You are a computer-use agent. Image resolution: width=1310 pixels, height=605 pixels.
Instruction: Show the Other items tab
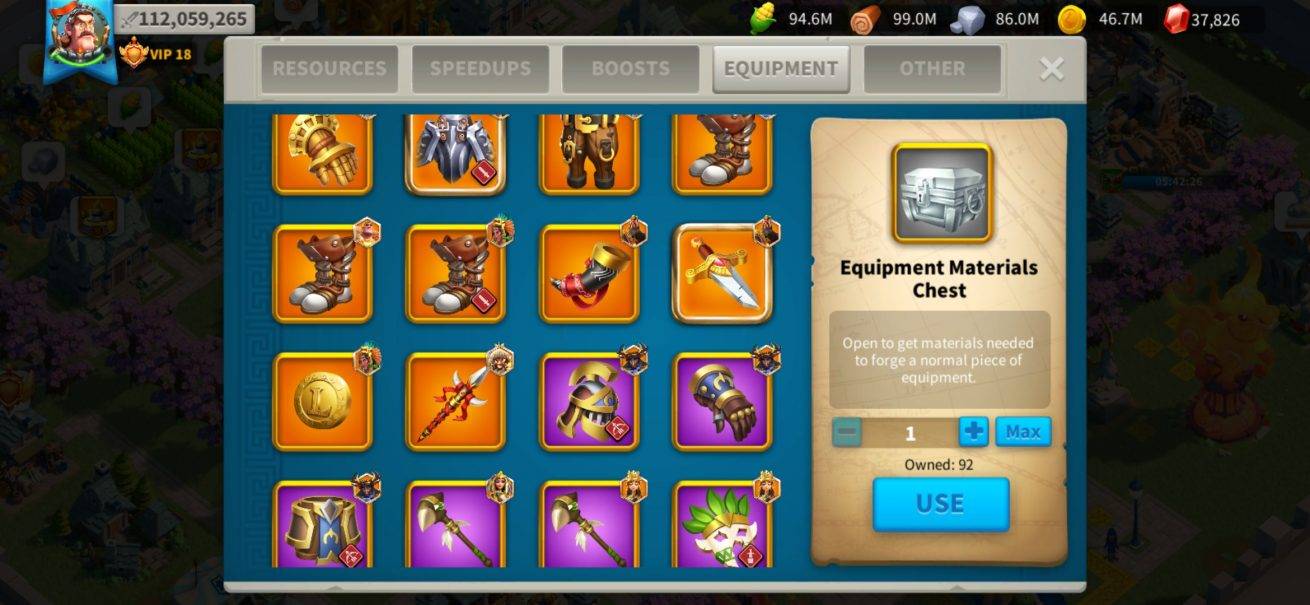pos(932,69)
